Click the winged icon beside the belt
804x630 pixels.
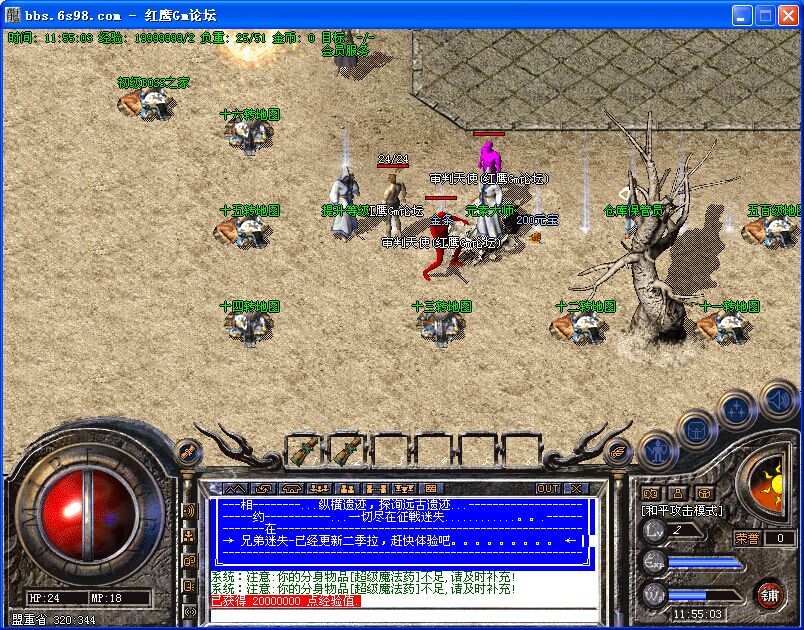tap(619, 451)
